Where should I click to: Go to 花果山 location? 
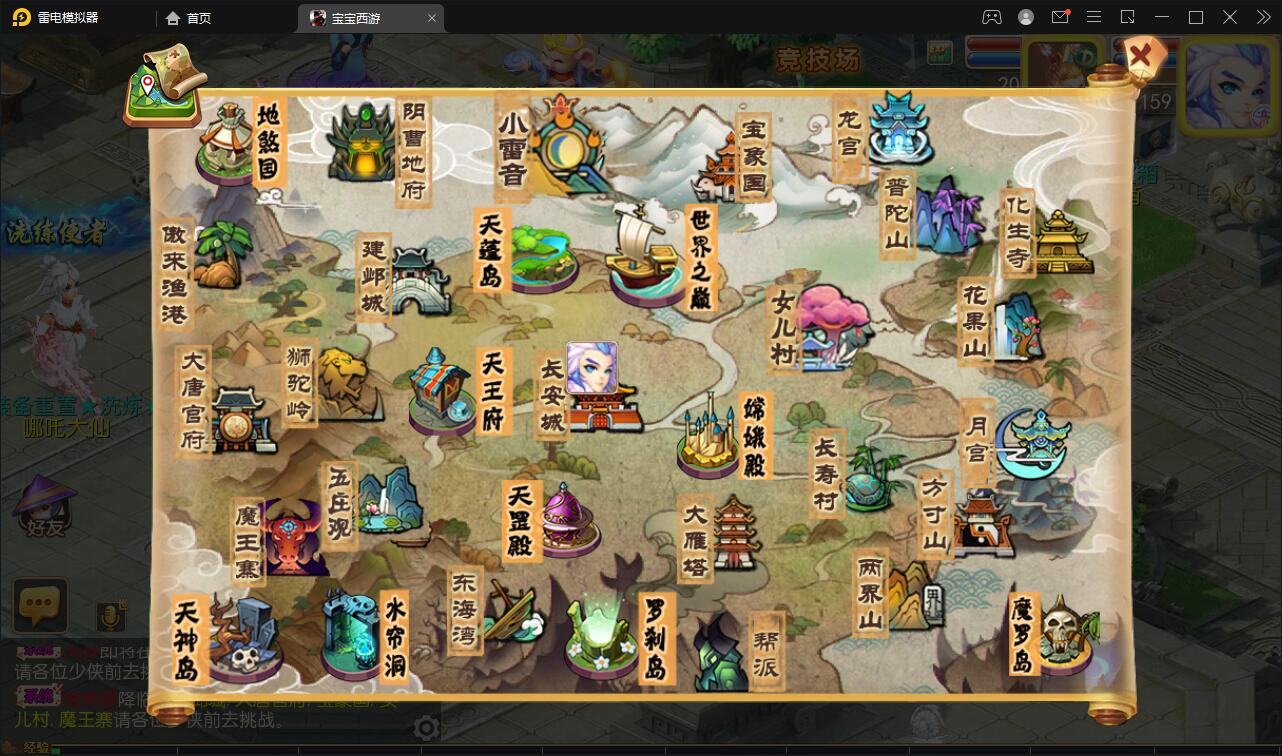click(x=1016, y=326)
